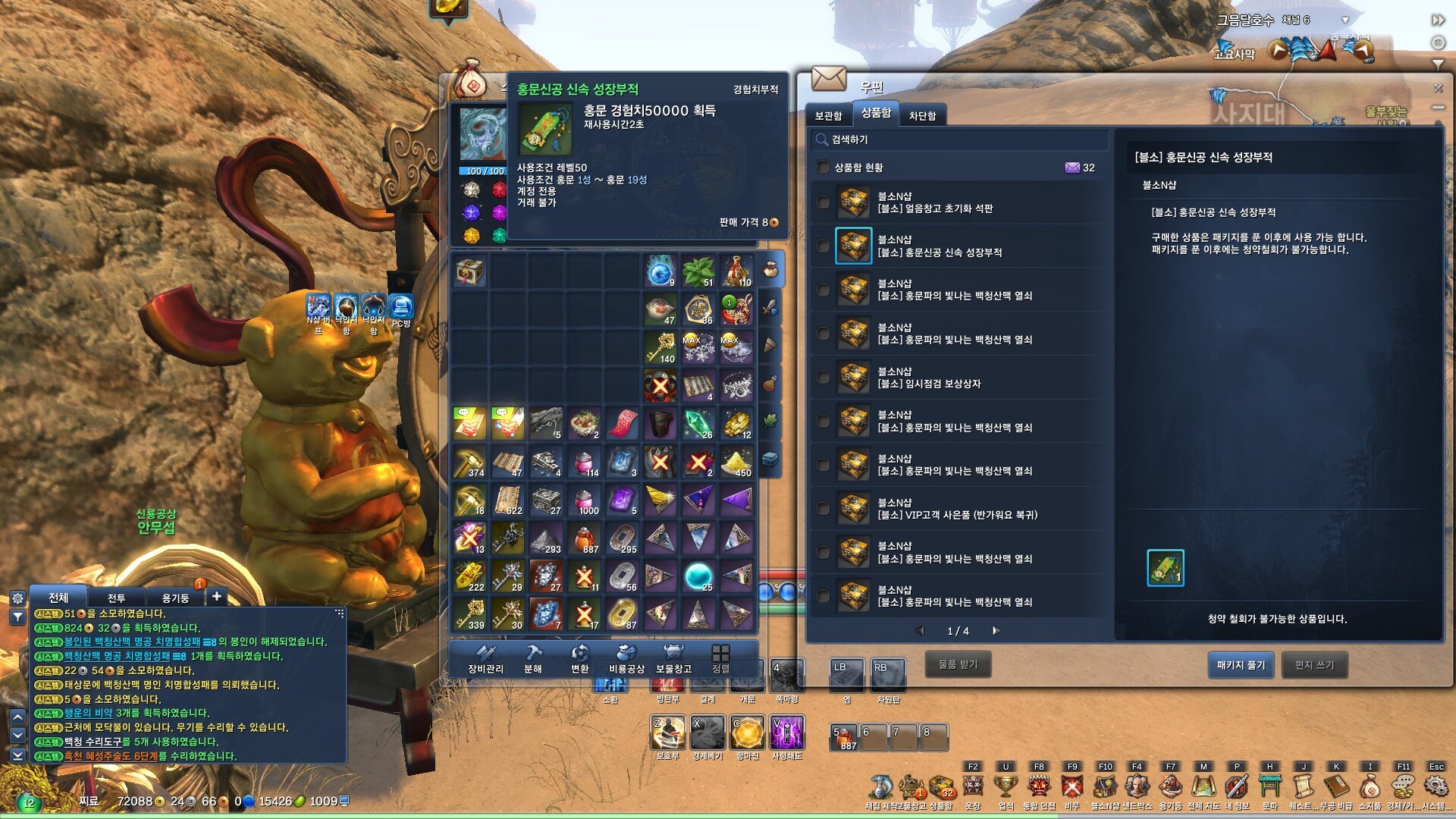Open the 편지 쓰기 compose button
The width and height of the screenshot is (1456, 819).
pyautogui.click(x=1314, y=665)
